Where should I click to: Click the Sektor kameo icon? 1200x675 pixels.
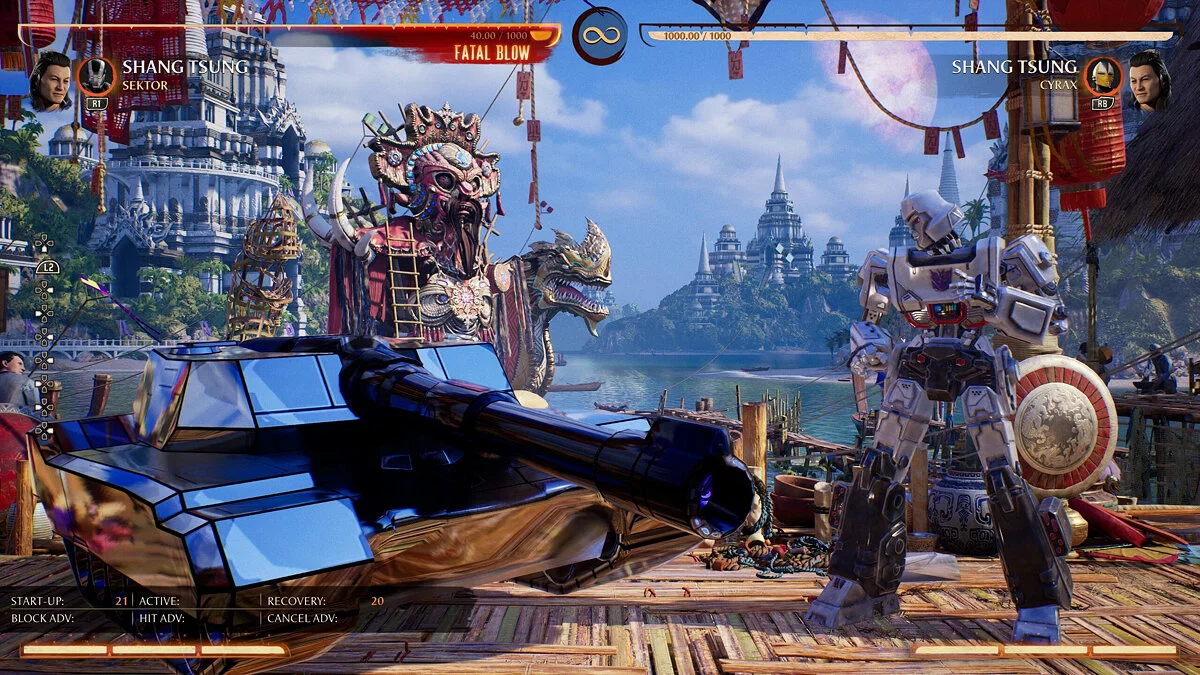coord(97,76)
